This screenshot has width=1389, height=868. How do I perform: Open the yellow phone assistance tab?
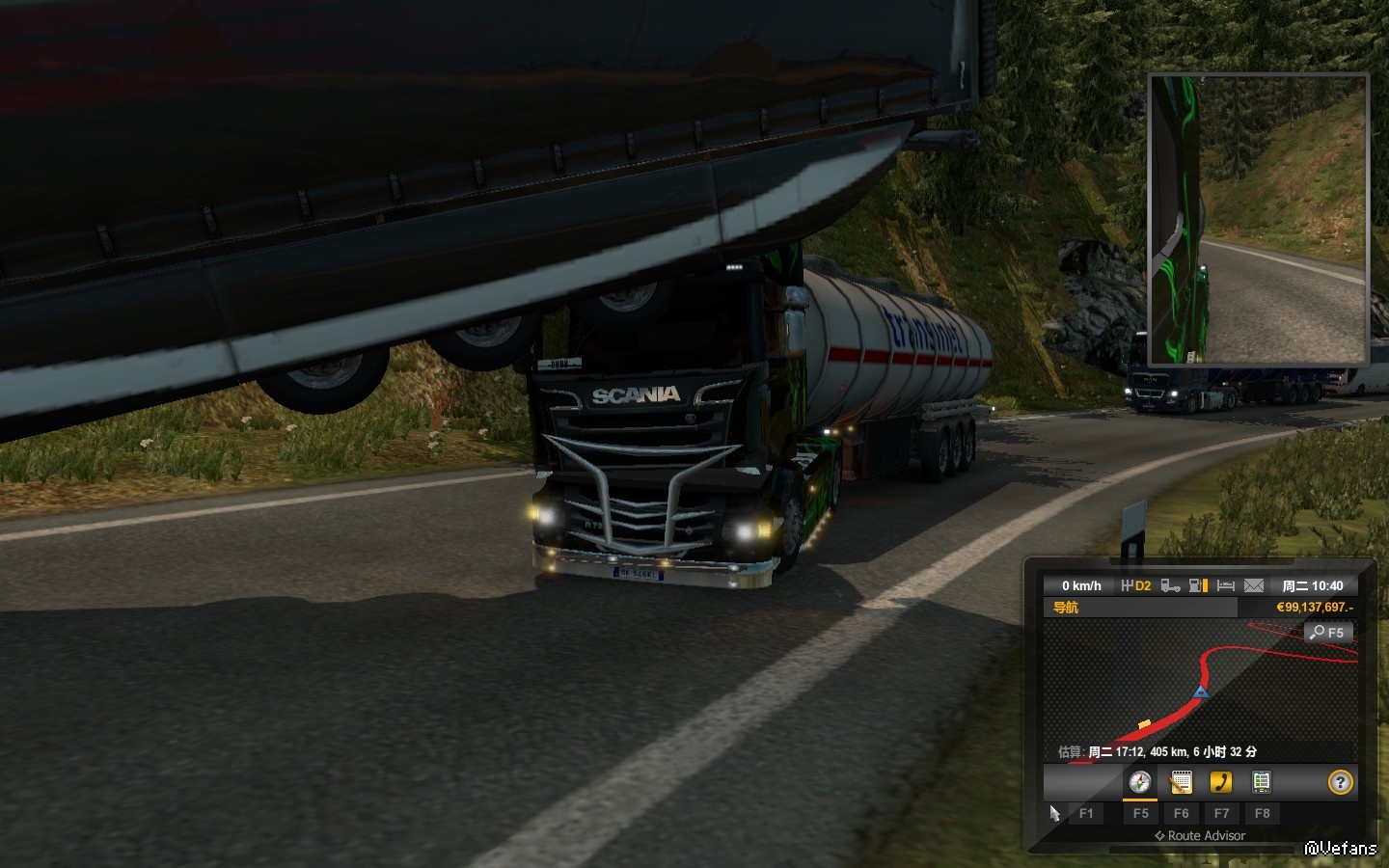1221,782
